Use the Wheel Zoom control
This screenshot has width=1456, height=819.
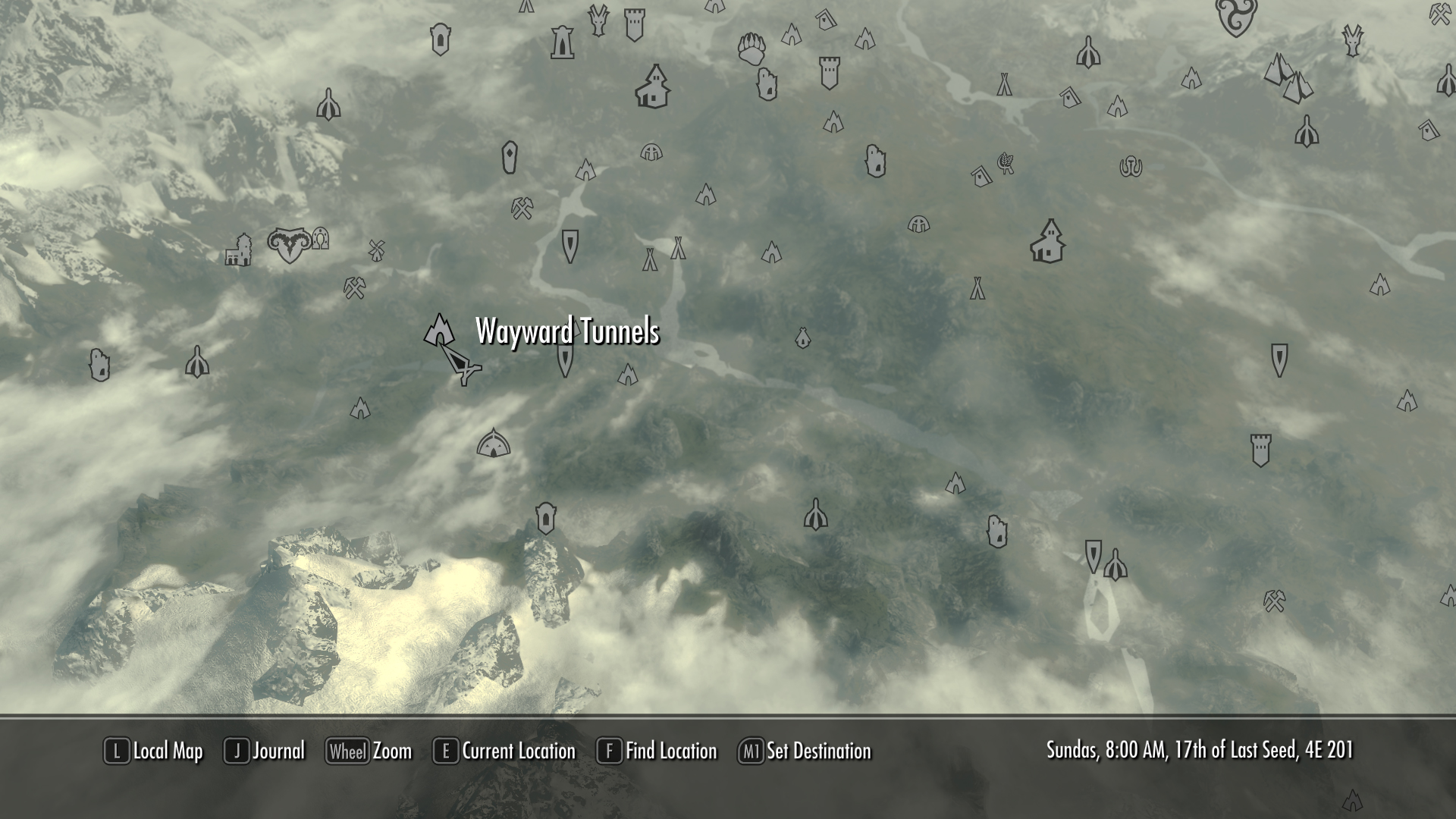[x=371, y=752]
